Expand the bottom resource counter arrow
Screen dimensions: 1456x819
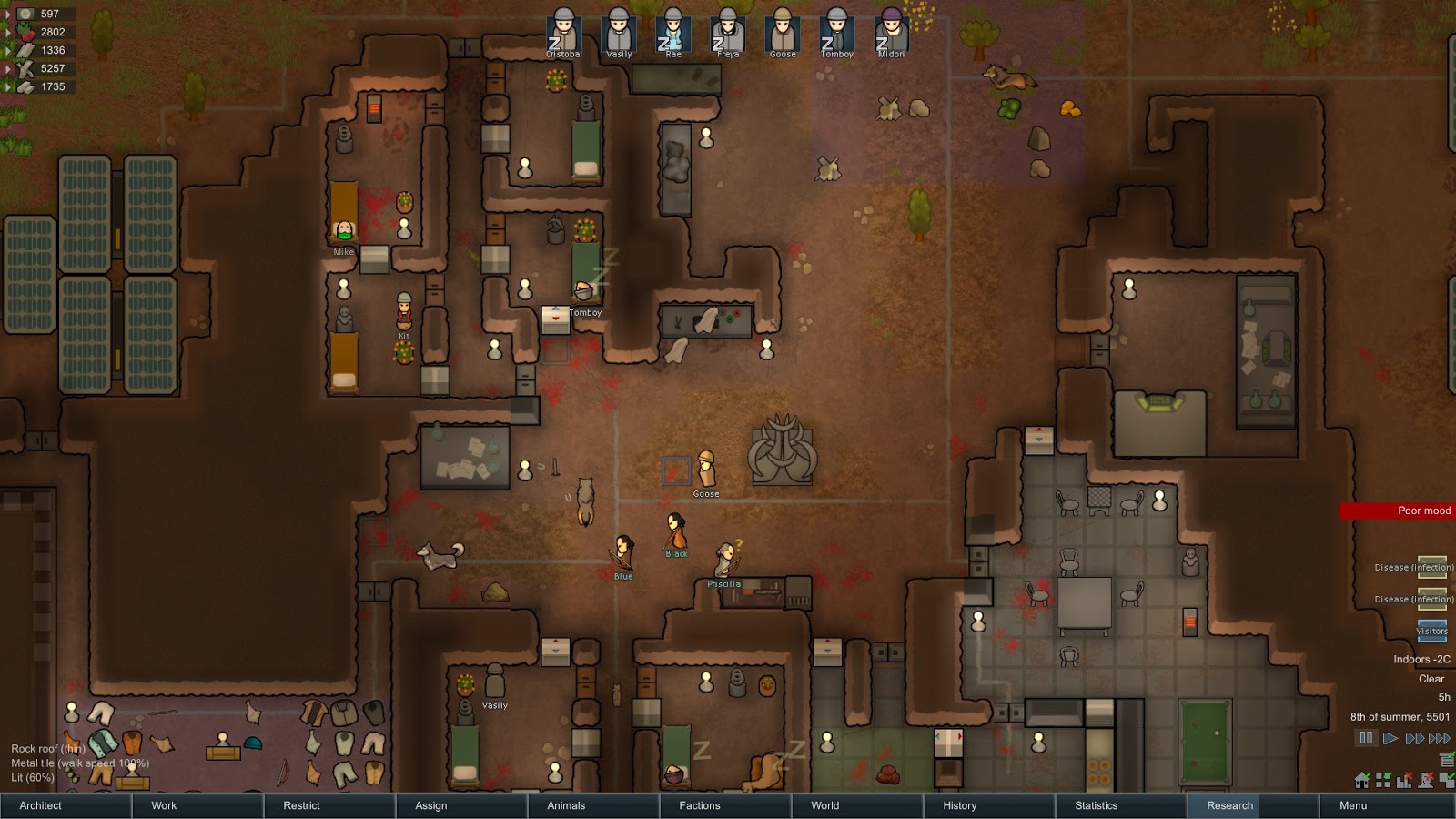tap(8, 86)
